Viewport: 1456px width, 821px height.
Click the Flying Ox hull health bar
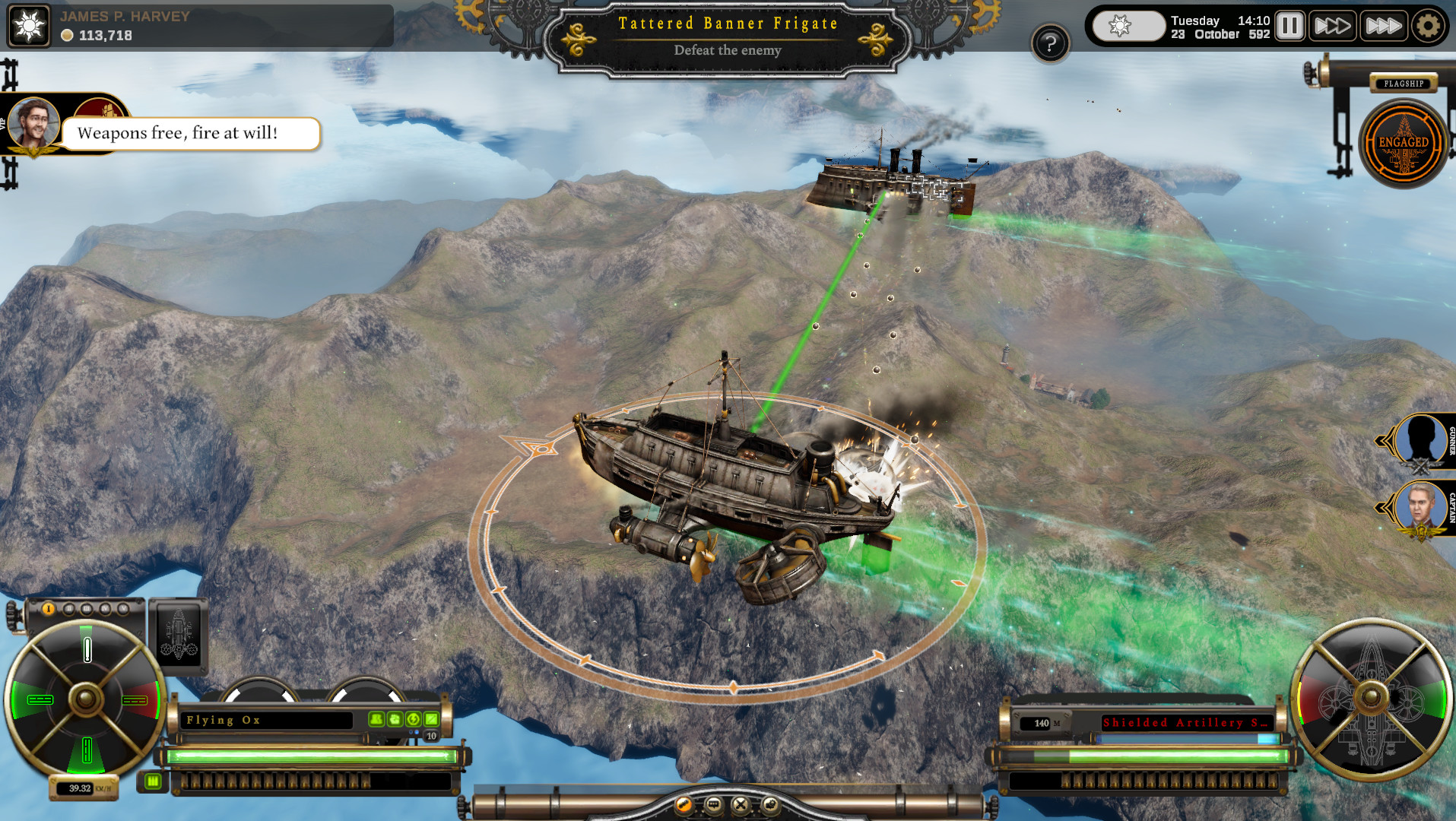tap(312, 756)
